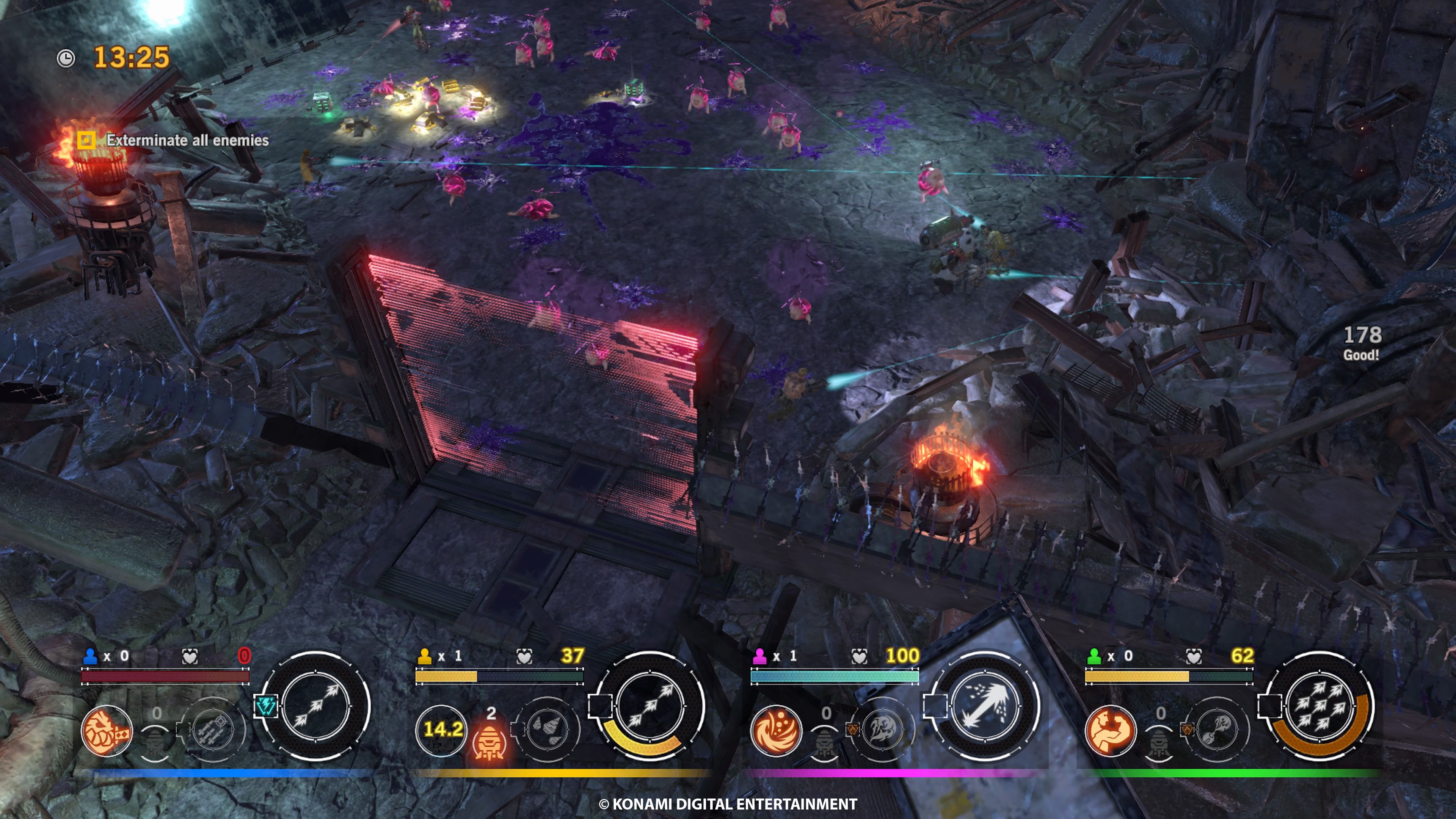Click the blue player lives icon
Image resolution: width=1456 pixels, height=819 pixels.
(x=90, y=656)
